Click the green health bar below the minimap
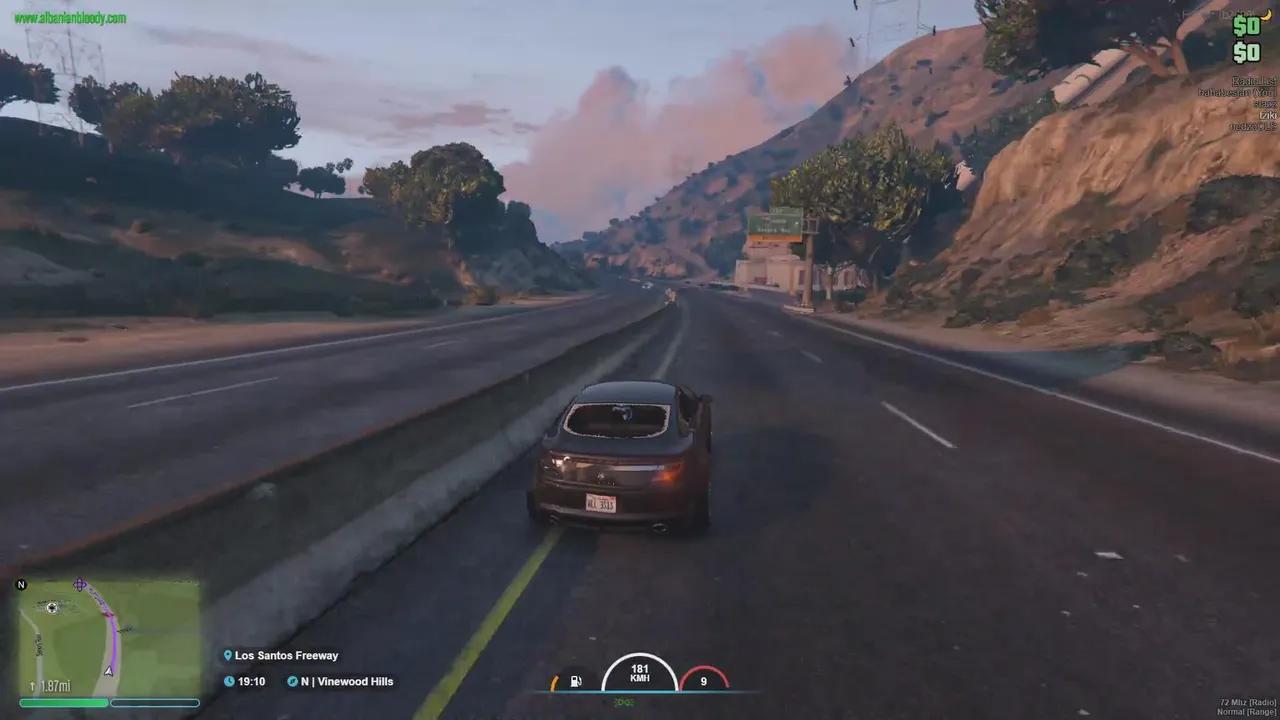 coord(63,702)
